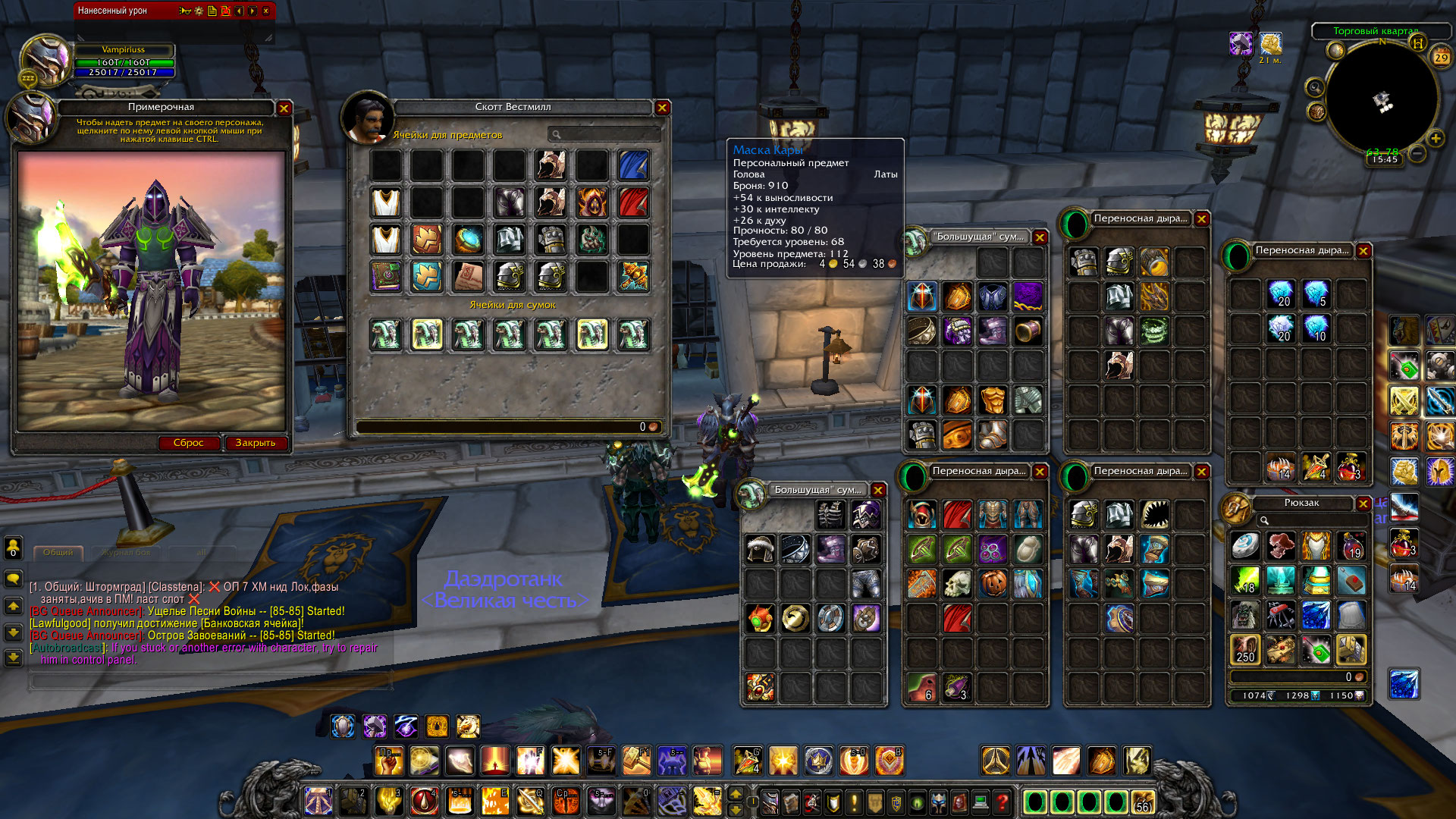Click the Закрыть button under the character preview
This screenshot has height=819, width=1456.
[256, 443]
